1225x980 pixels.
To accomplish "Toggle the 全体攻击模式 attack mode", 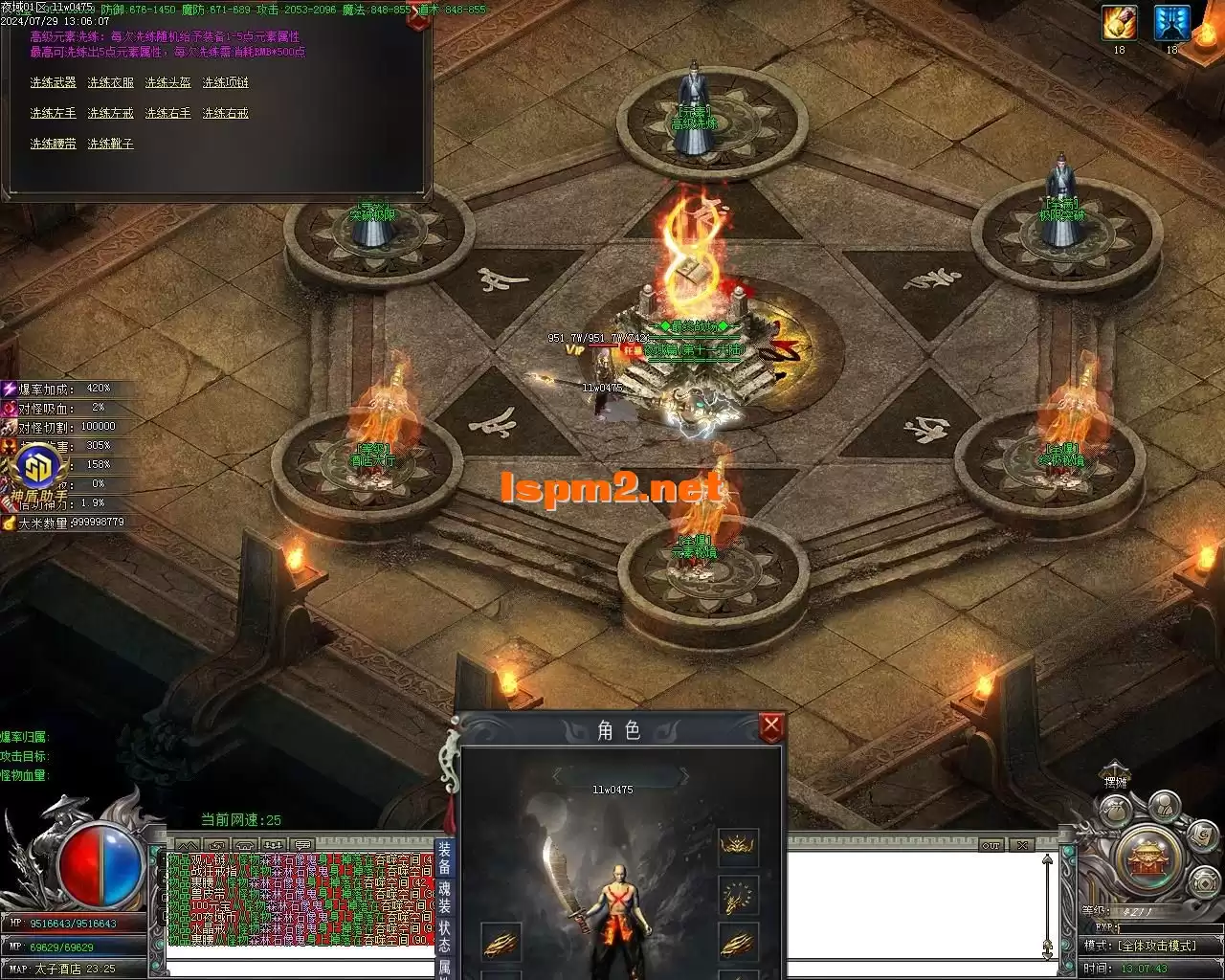I will click(x=1152, y=946).
